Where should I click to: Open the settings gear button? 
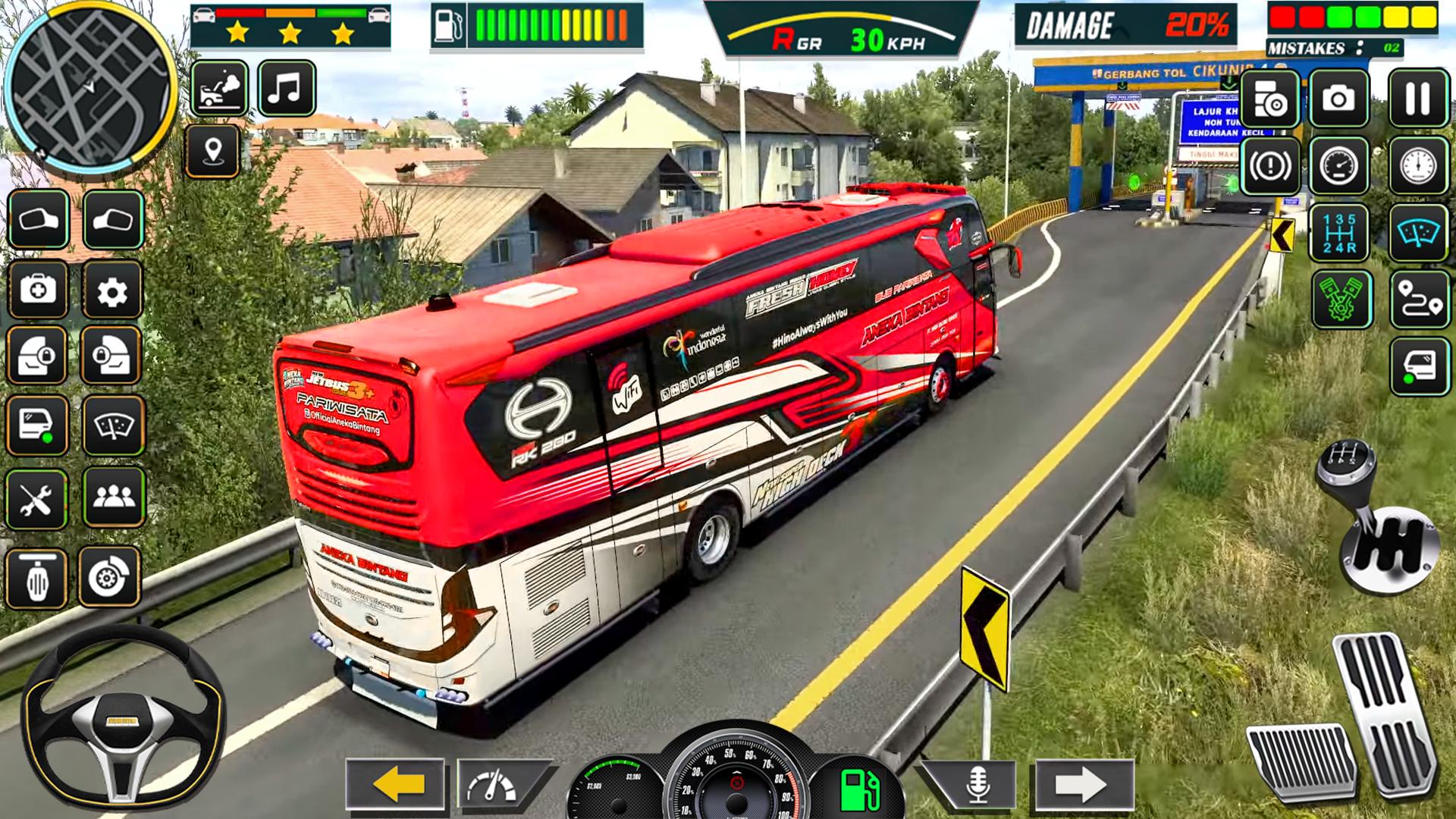tap(112, 290)
